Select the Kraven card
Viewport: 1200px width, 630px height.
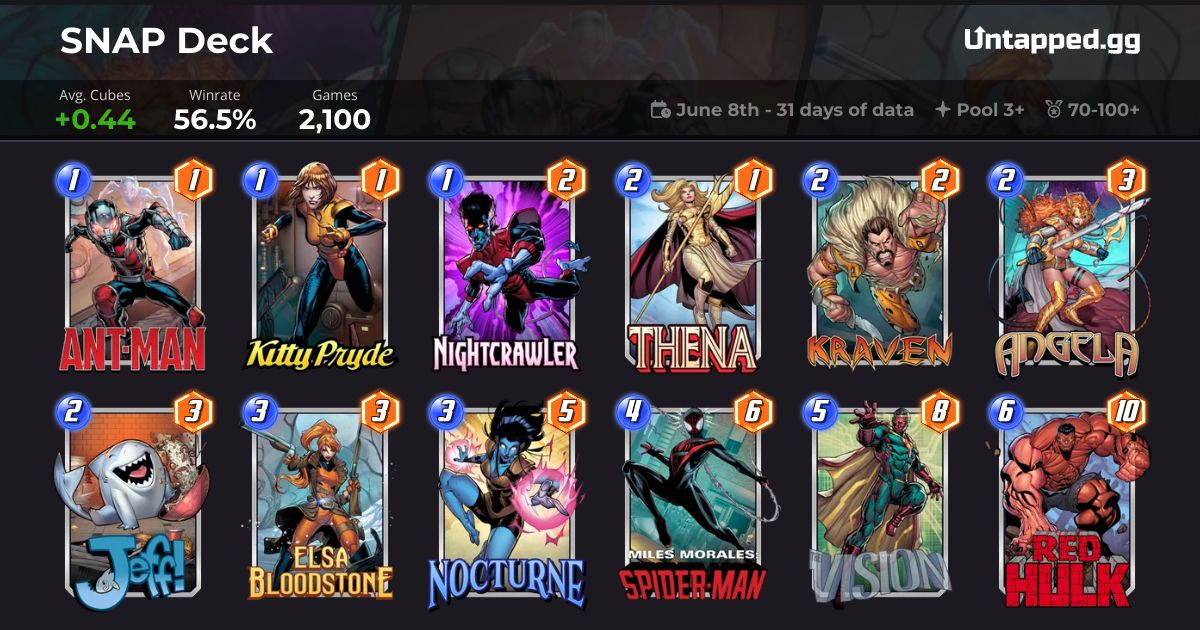(879, 268)
